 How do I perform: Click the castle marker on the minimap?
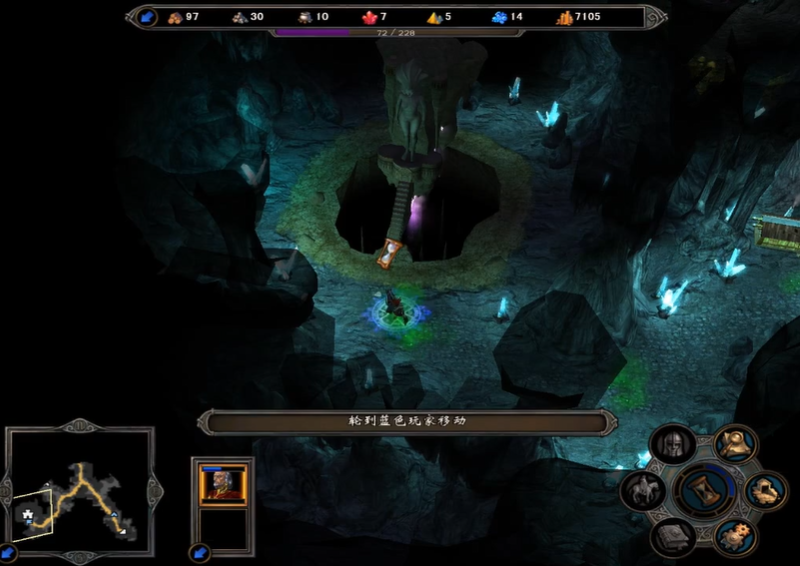click(28, 513)
